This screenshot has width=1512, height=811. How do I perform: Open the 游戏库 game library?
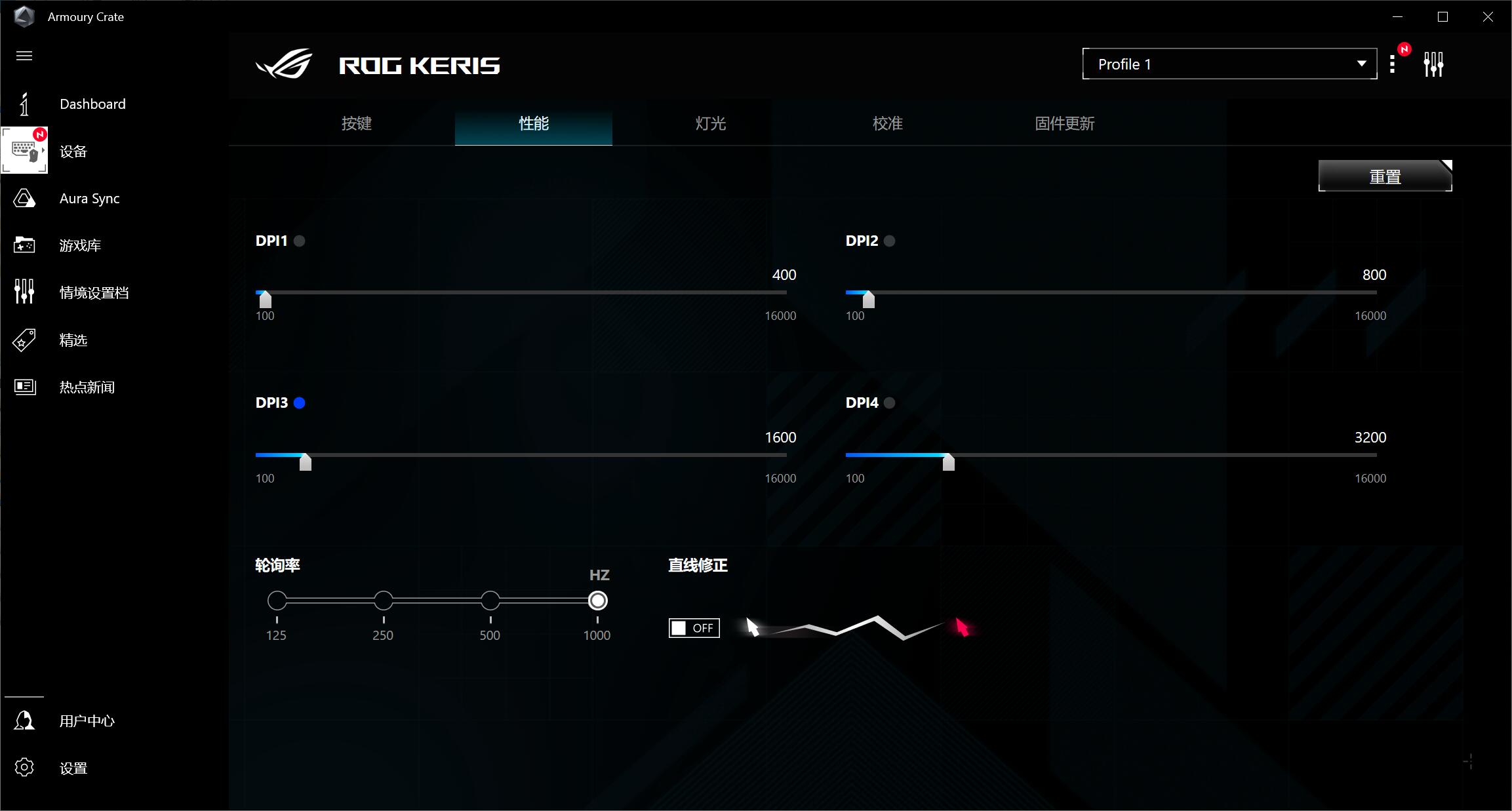click(80, 246)
